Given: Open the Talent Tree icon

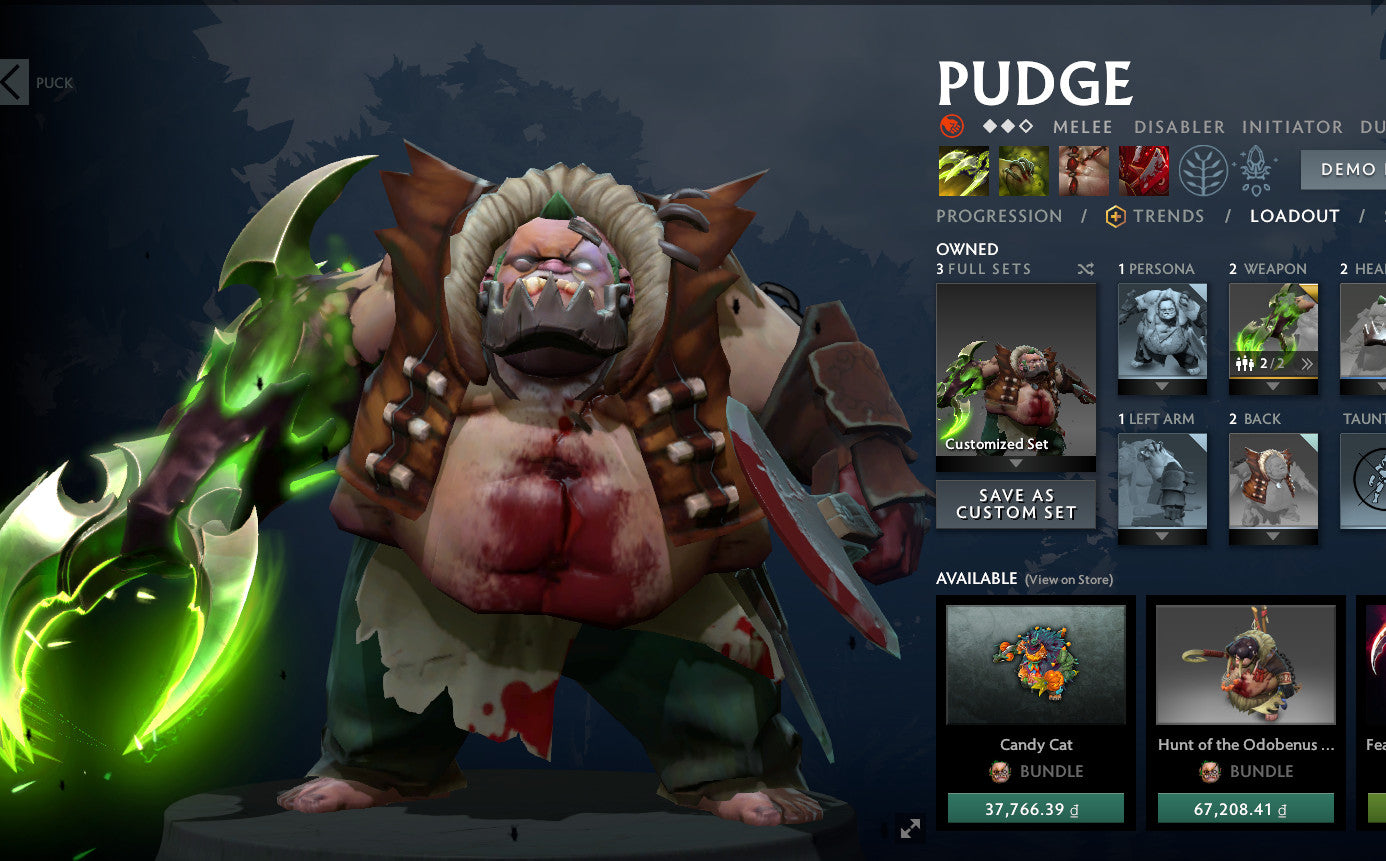Looking at the screenshot, I should coord(1203,170).
